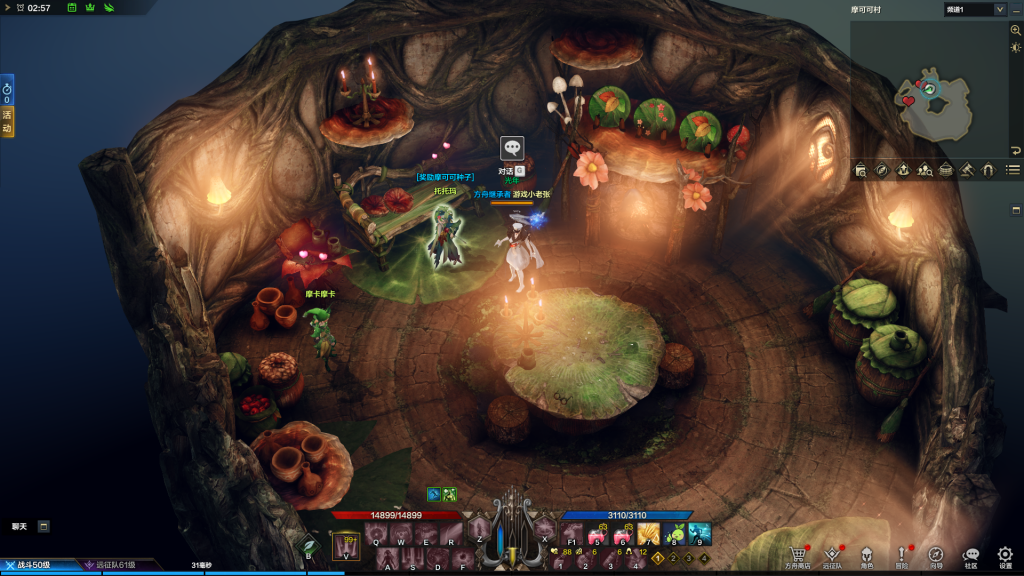The height and width of the screenshot is (576, 1024).
Task: Open the 活动 events tab
Action: pyautogui.click(x=7, y=123)
